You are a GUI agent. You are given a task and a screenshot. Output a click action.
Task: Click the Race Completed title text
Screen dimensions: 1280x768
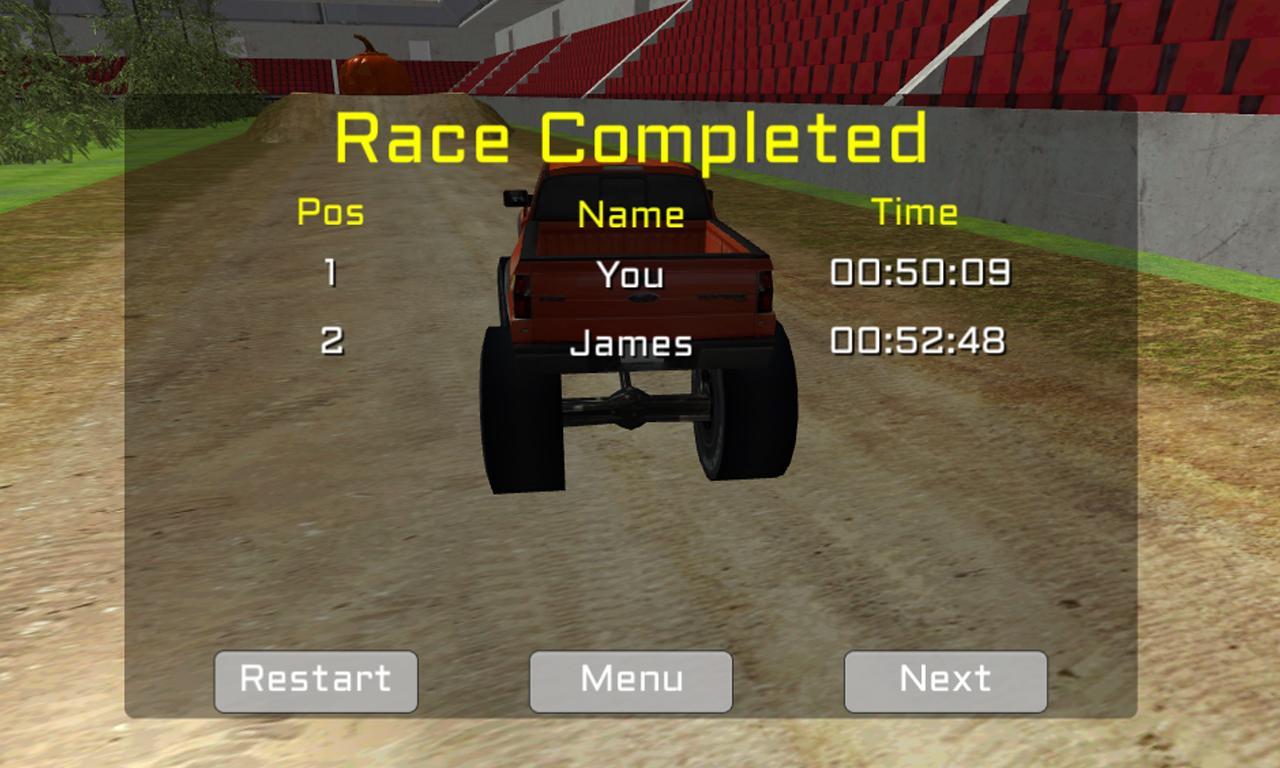(x=633, y=140)
